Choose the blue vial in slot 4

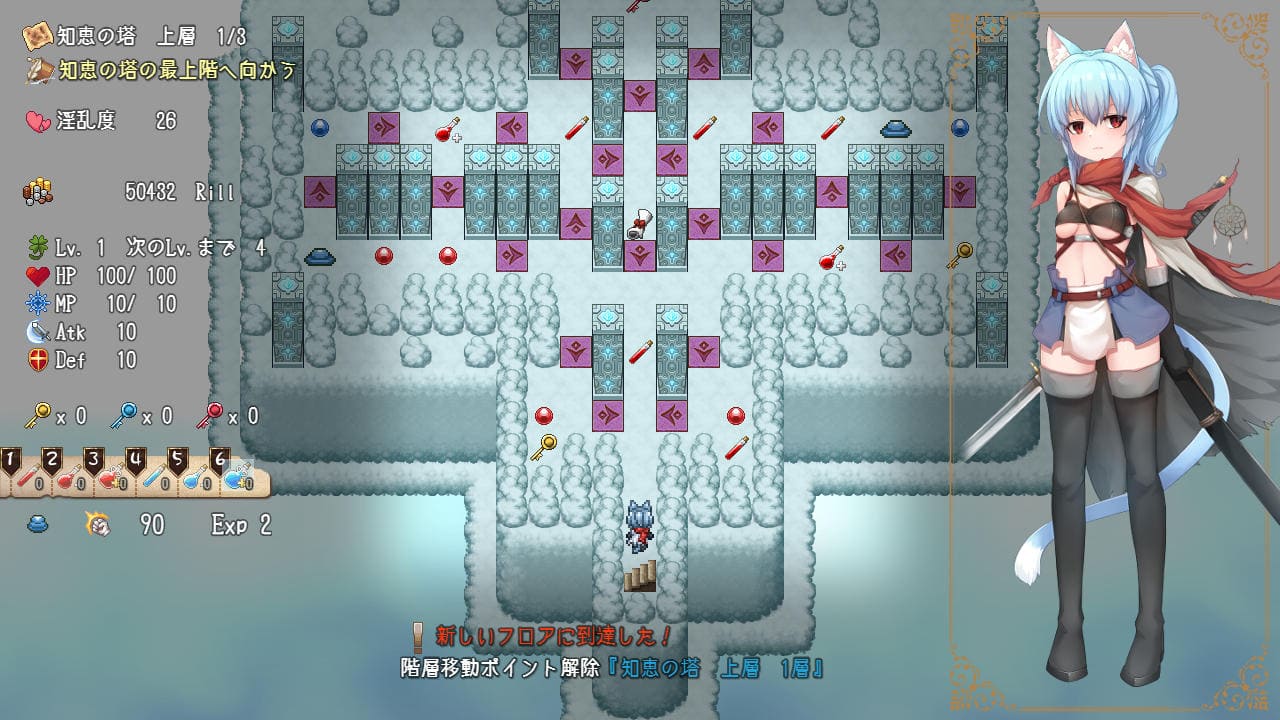153,477
